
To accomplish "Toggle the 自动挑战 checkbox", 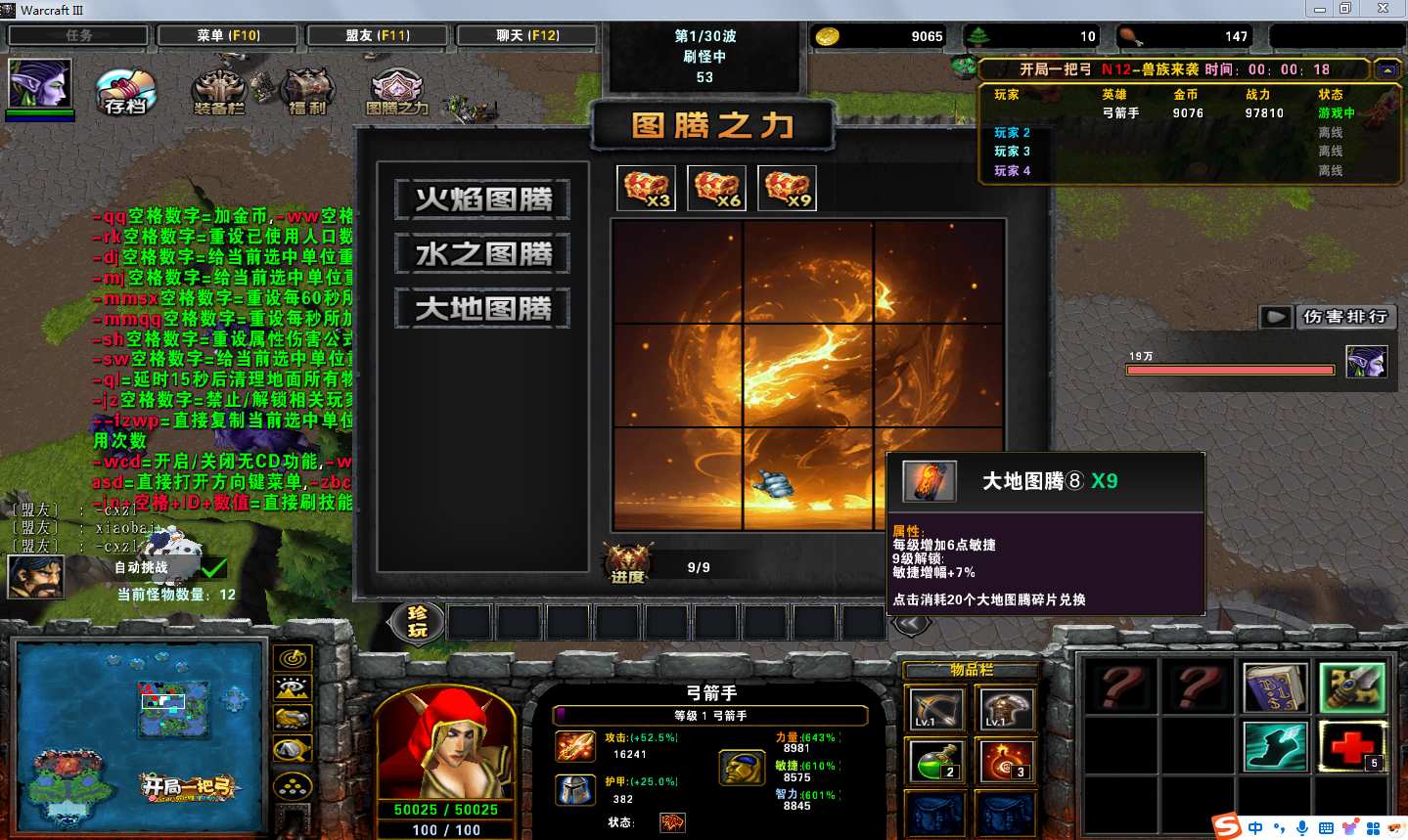I will point(214,567).
